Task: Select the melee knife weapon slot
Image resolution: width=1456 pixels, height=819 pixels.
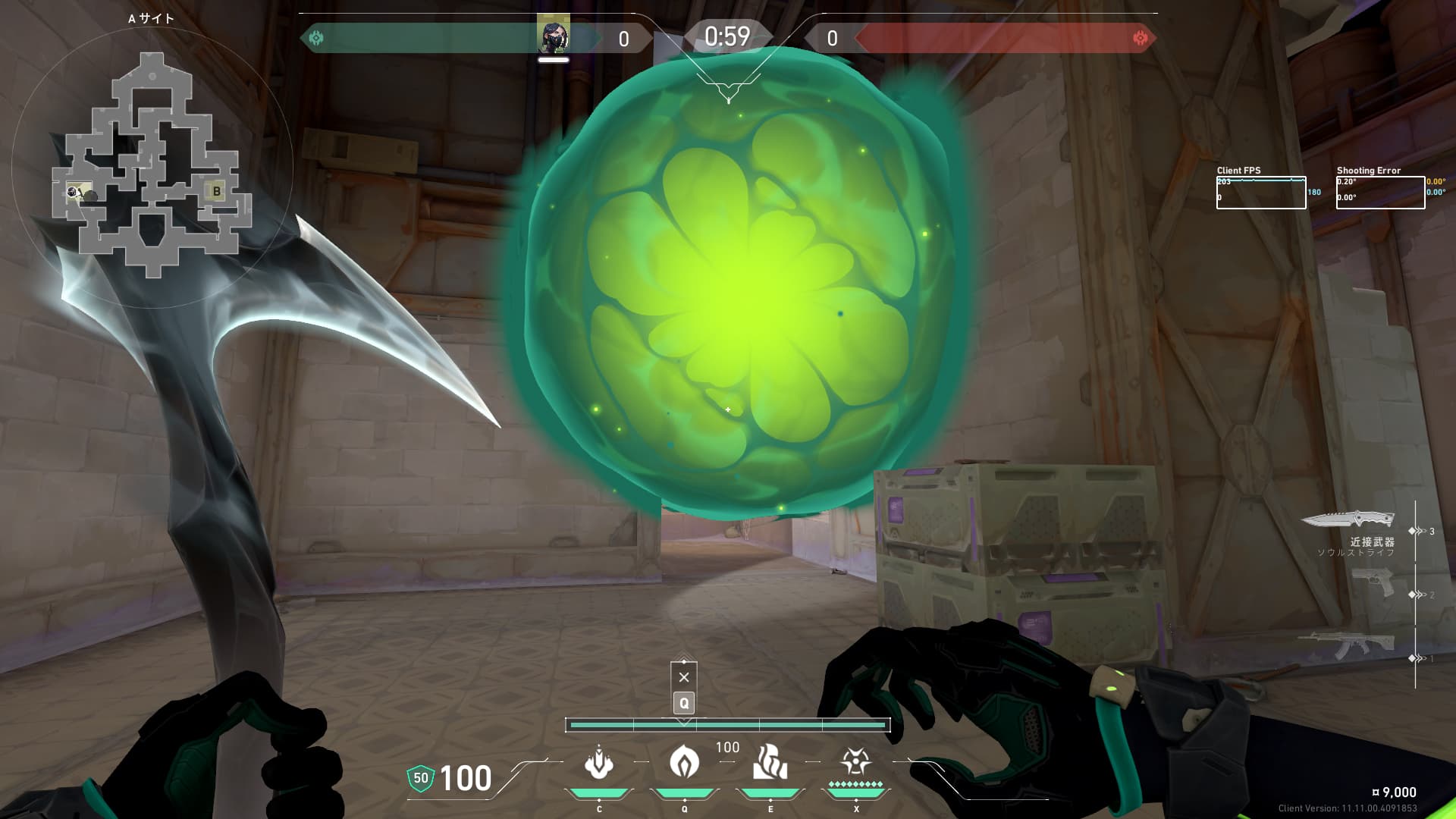Action: point(1348,519)
